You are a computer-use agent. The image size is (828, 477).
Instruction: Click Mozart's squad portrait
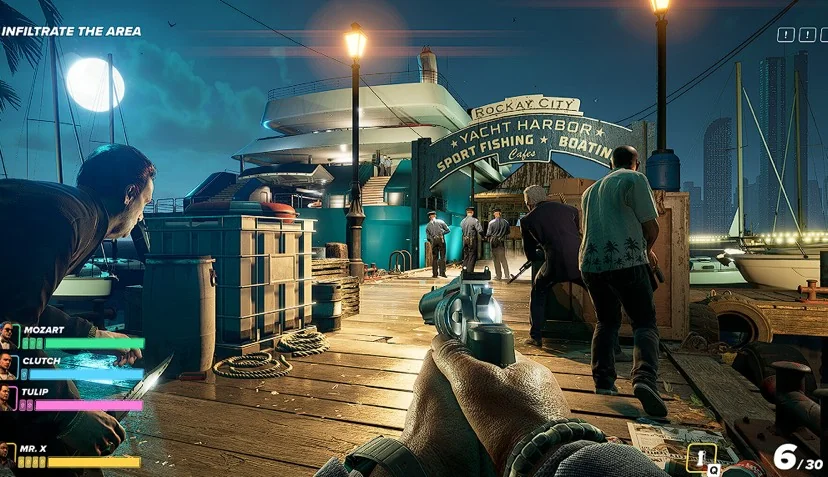[x=9, y=334]
